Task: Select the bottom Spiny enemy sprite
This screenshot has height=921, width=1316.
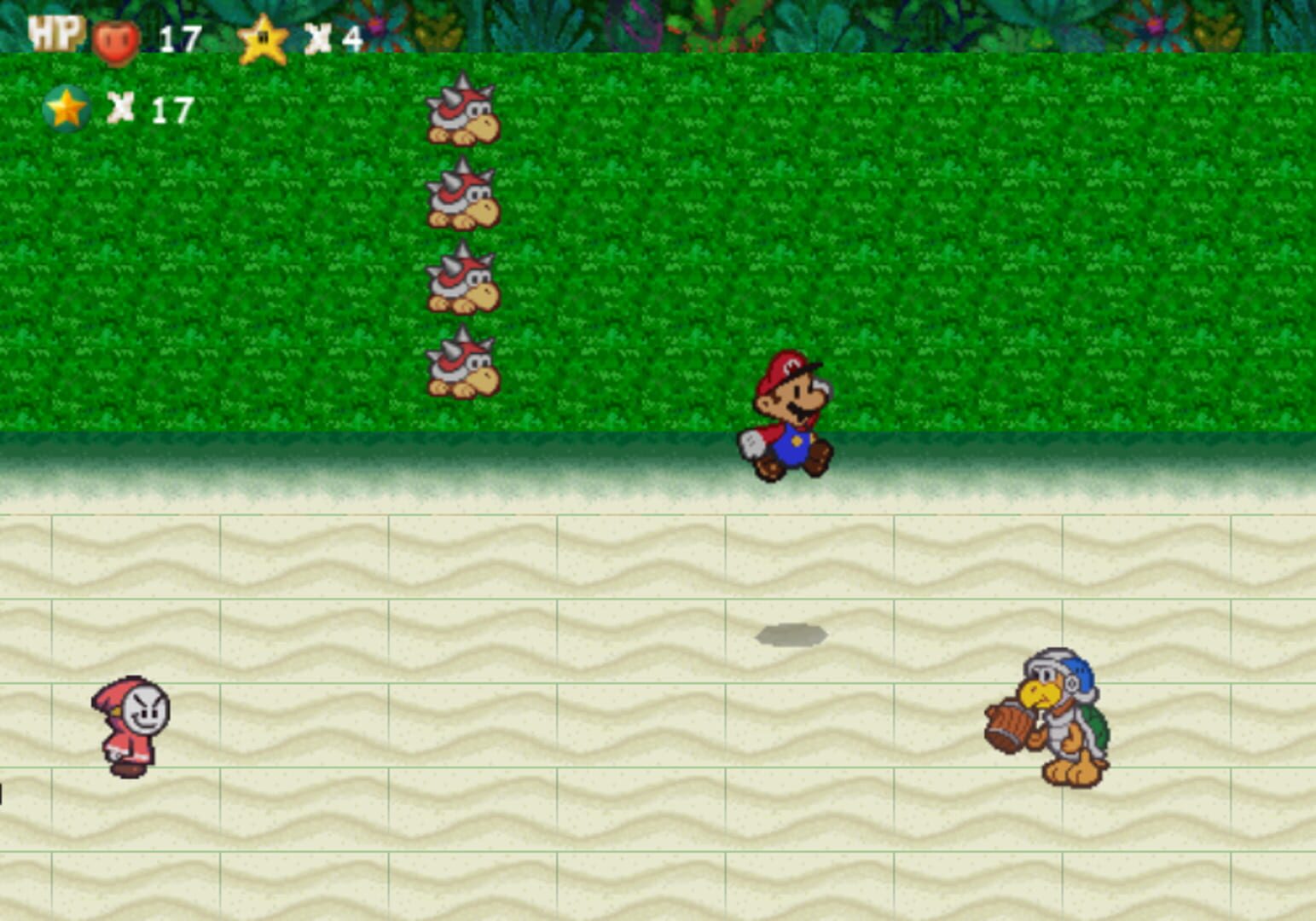Action: (461, 367)
